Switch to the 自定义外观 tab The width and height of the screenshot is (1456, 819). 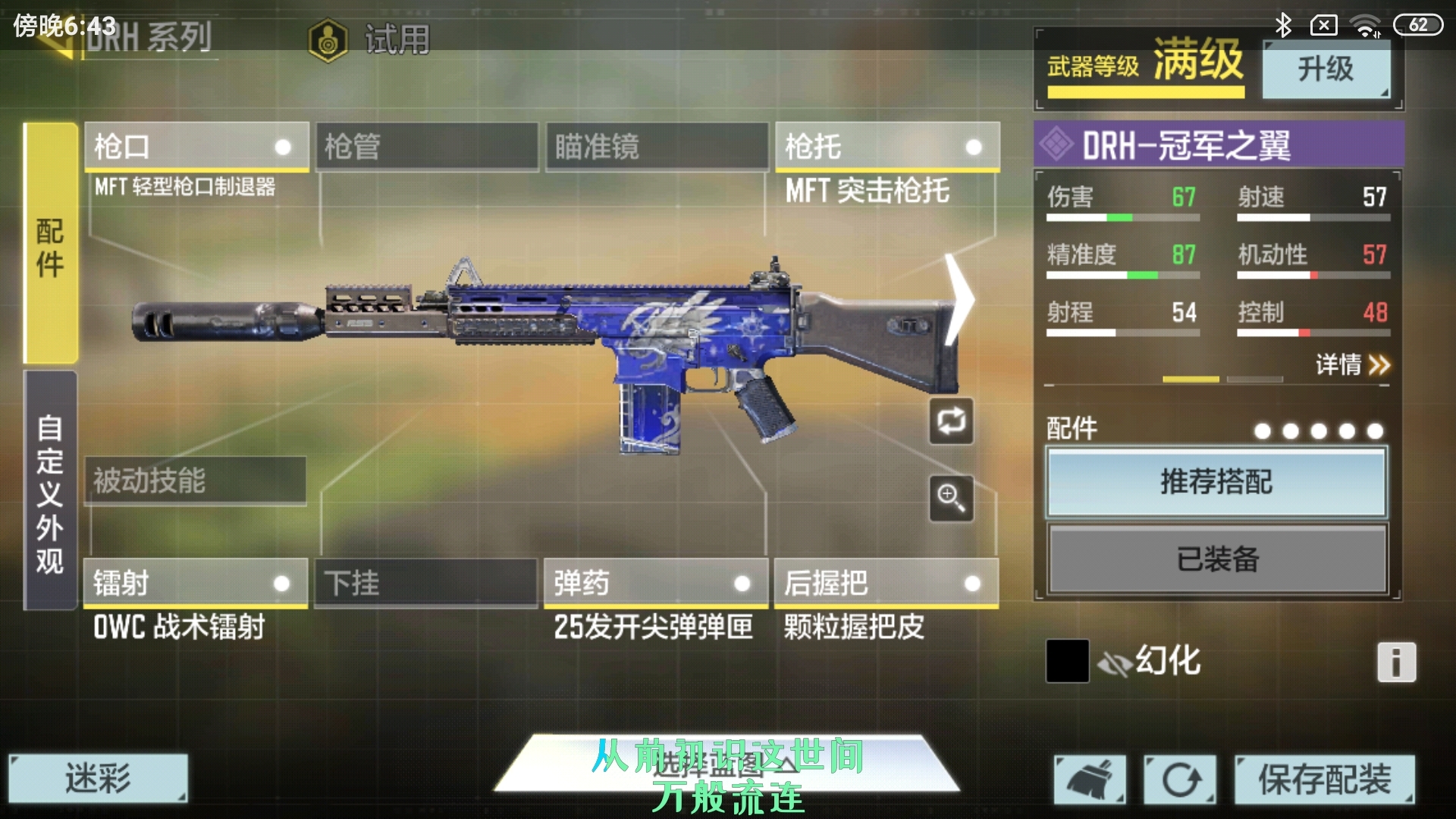coord(50,491)
